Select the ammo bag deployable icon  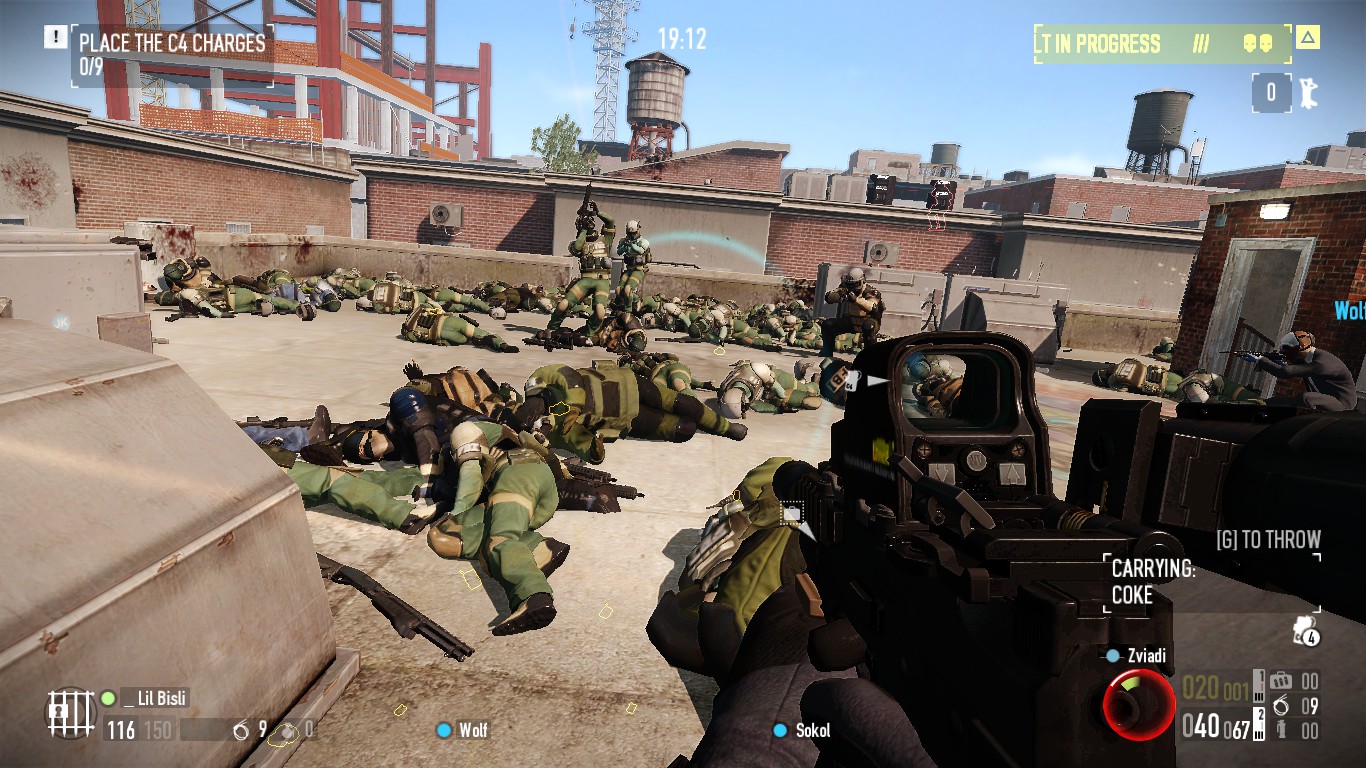[1279, 682]
